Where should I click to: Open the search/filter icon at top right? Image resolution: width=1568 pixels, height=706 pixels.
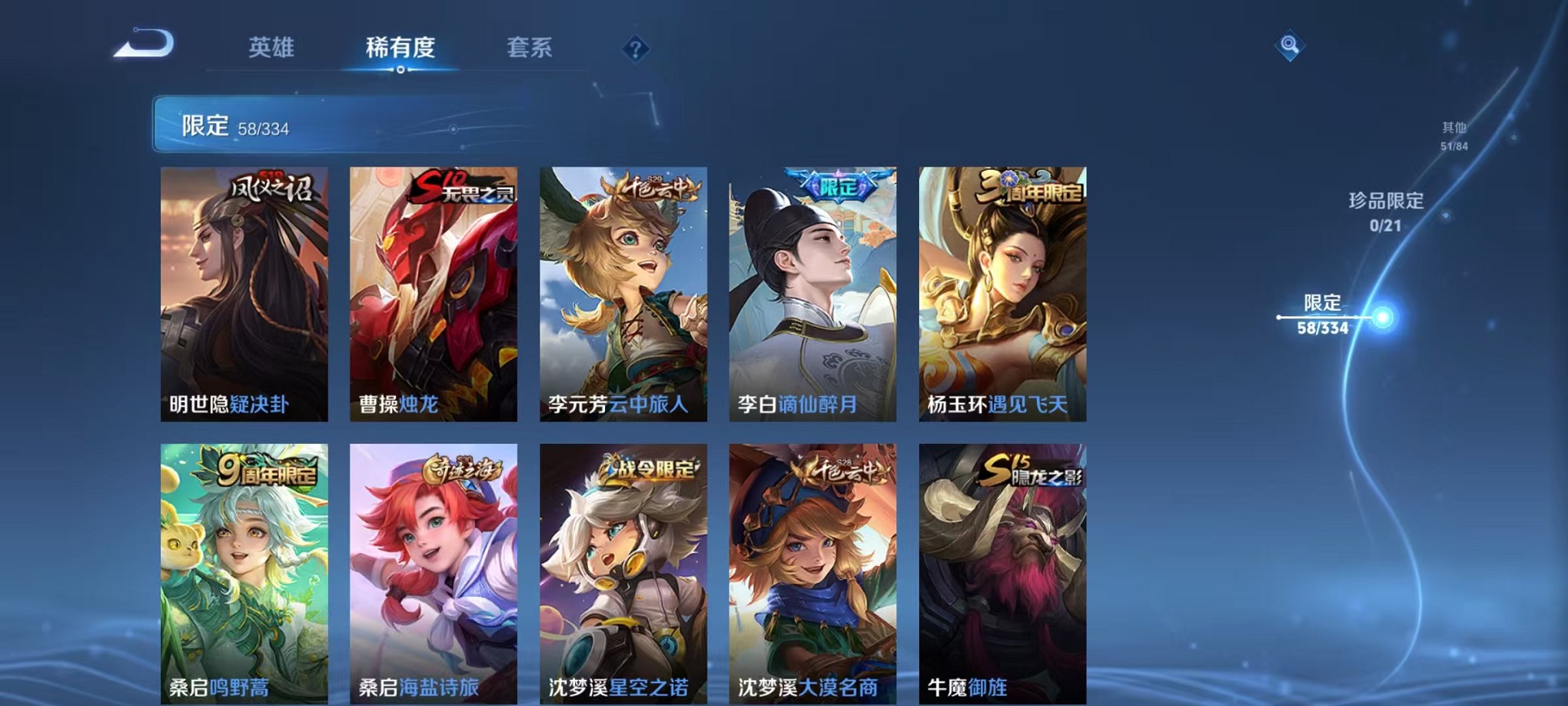click(1291, 46)
